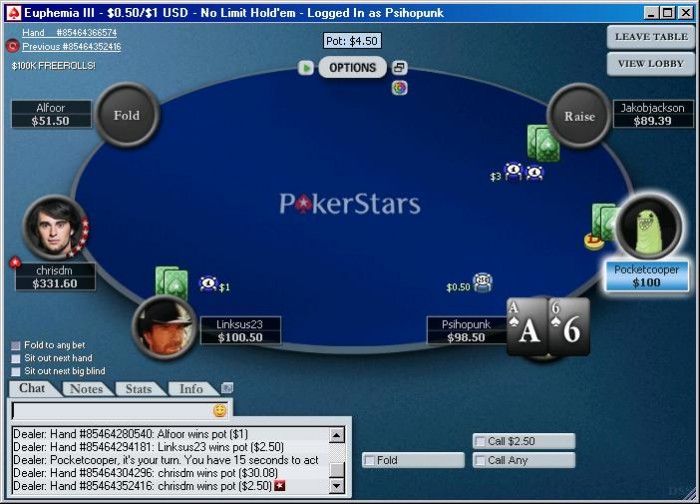Click the green play arrow beside Options
Image resolution: width=700 pixels, height=504 pixels.
coord(307,68)
